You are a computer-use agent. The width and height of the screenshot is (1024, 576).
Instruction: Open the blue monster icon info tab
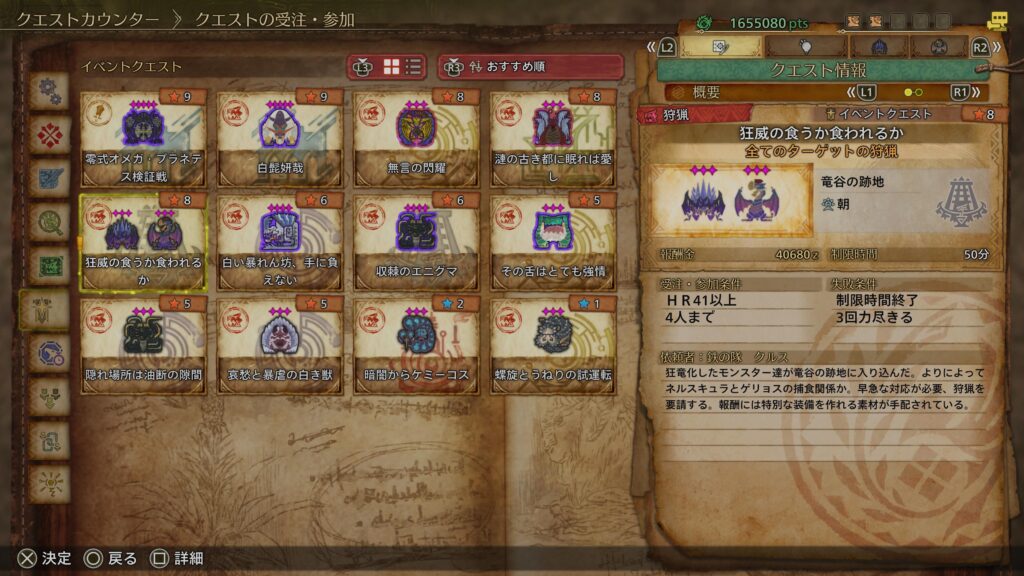878,47
